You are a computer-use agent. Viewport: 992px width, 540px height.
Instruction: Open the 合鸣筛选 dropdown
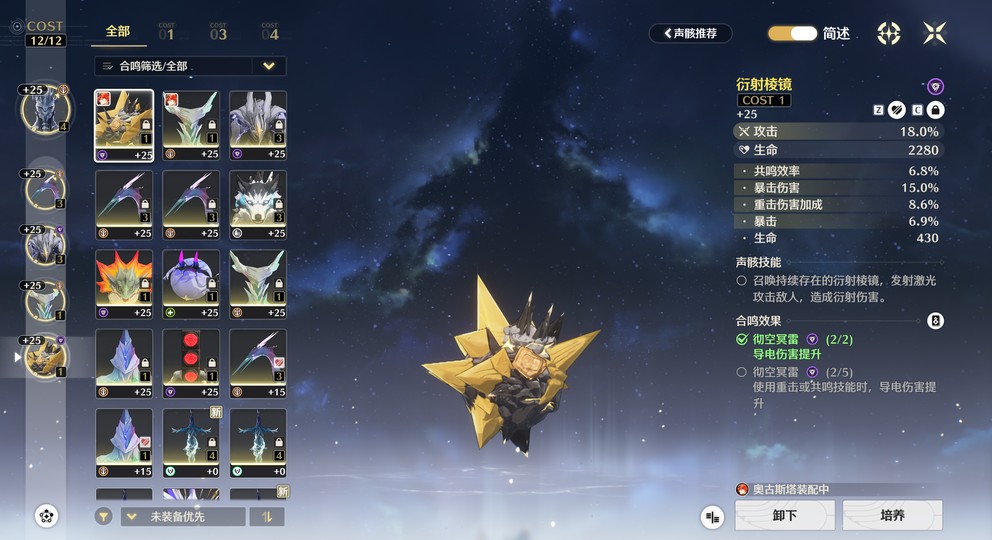click(x=190, y=66)
